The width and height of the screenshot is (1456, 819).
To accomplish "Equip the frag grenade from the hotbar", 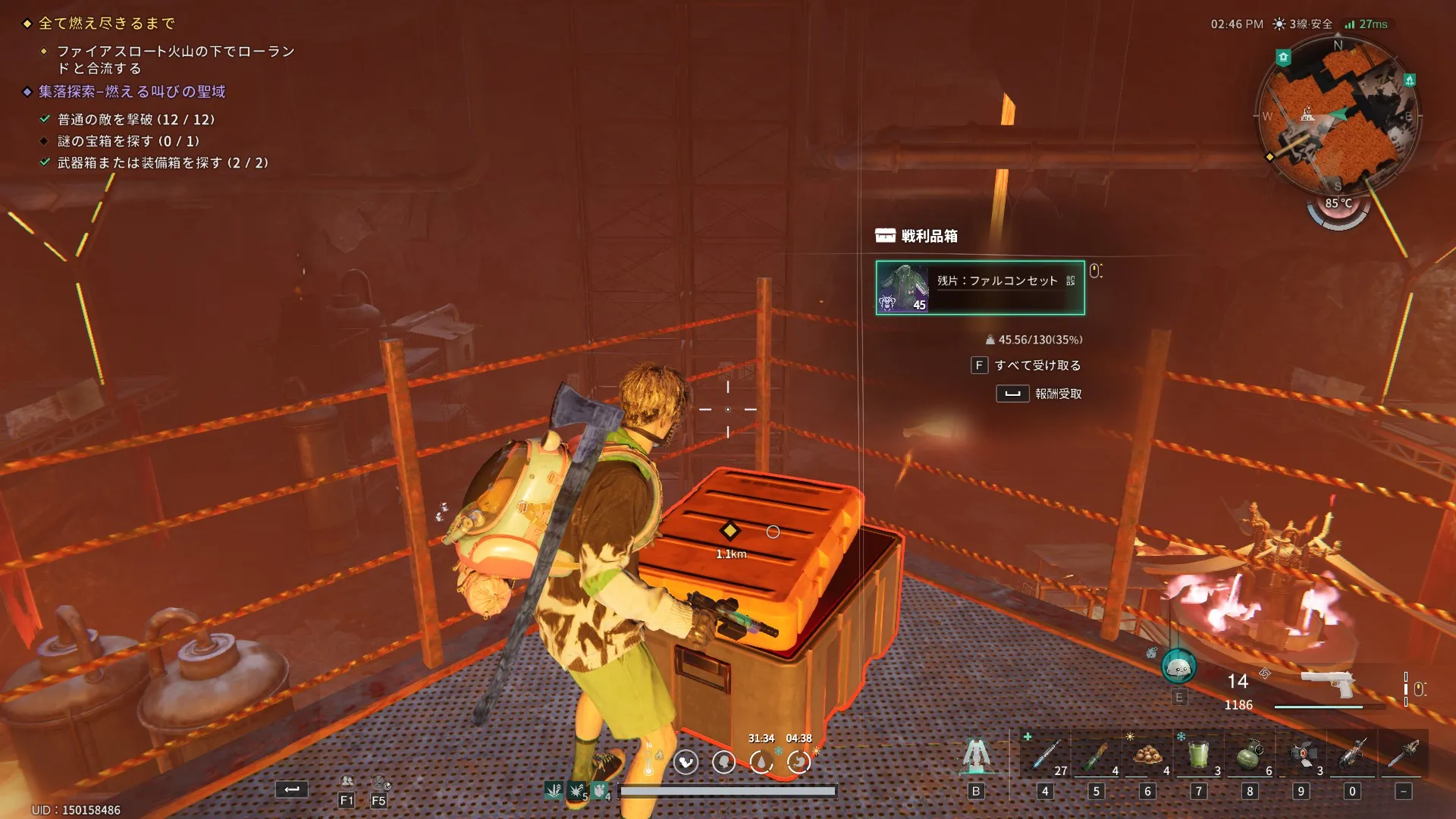I will click(x=1250, y=755).
